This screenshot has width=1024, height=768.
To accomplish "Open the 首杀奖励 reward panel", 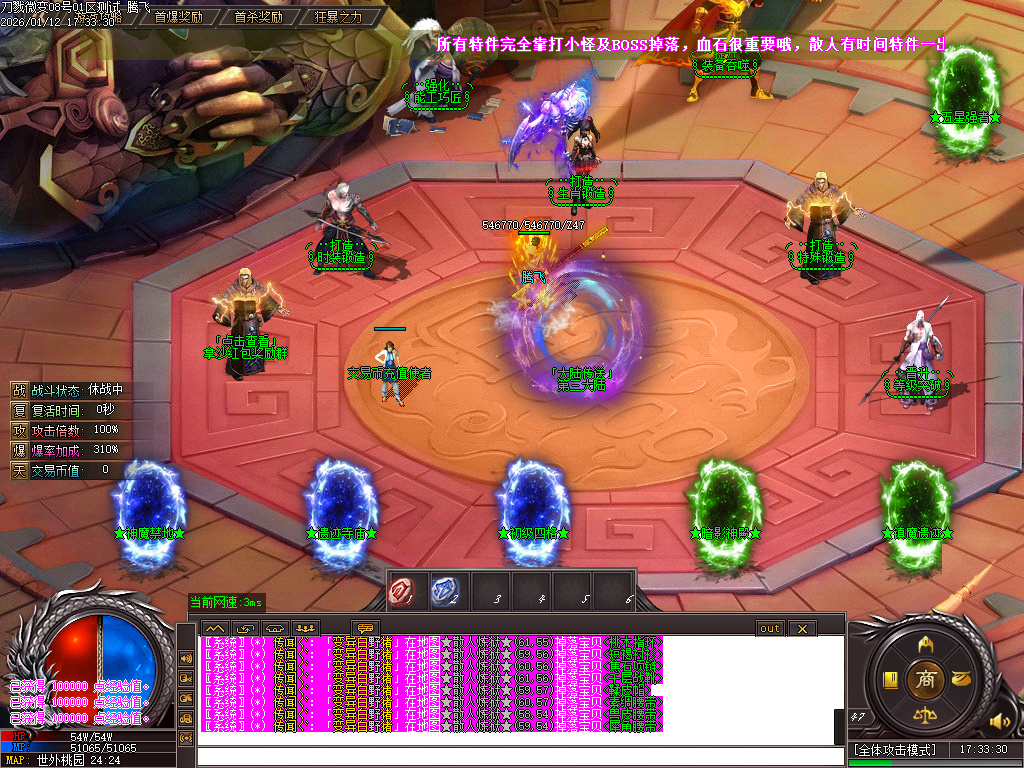I will (258, 17).
